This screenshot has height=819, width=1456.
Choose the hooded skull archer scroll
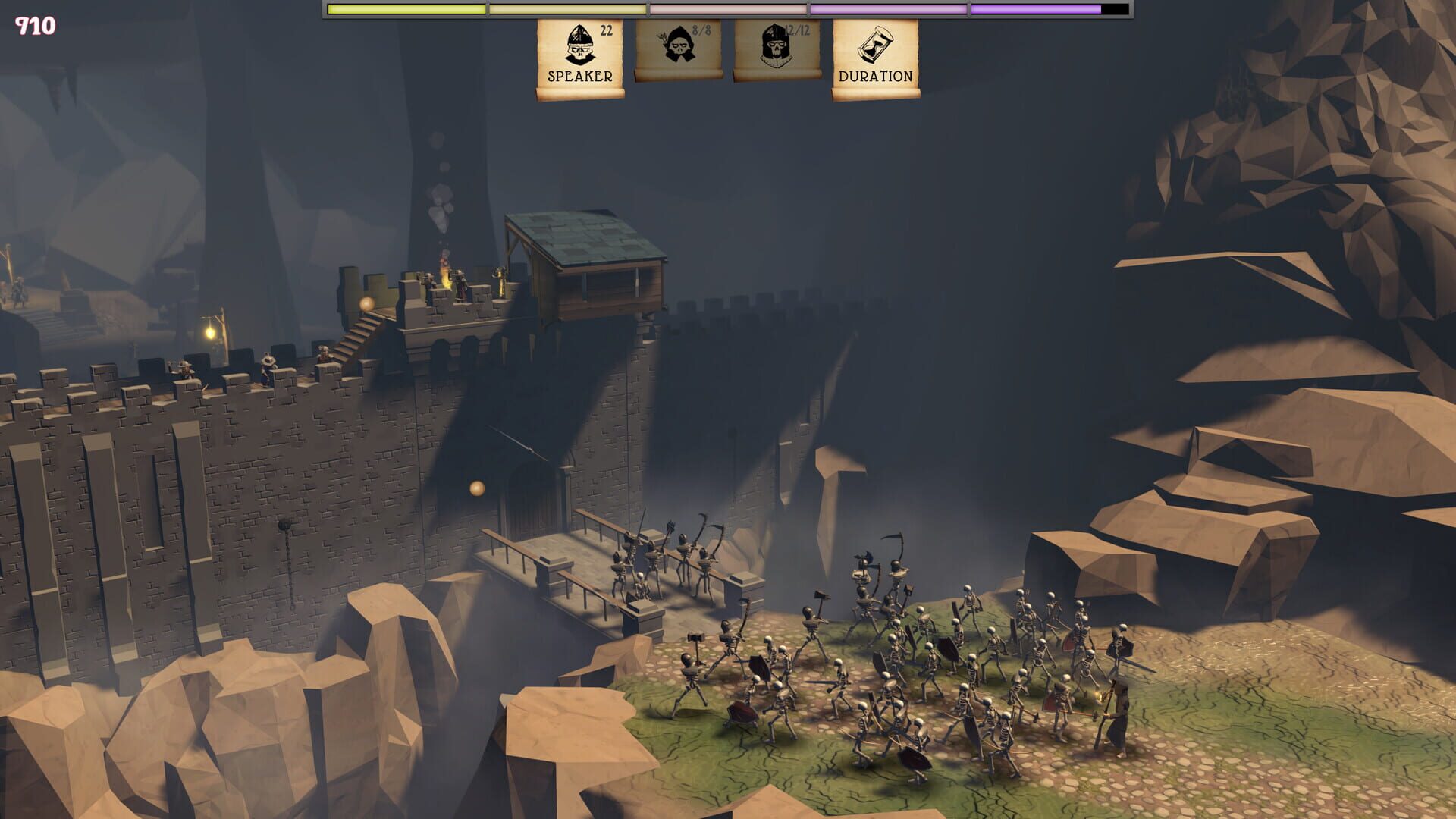tap(678, 49)
